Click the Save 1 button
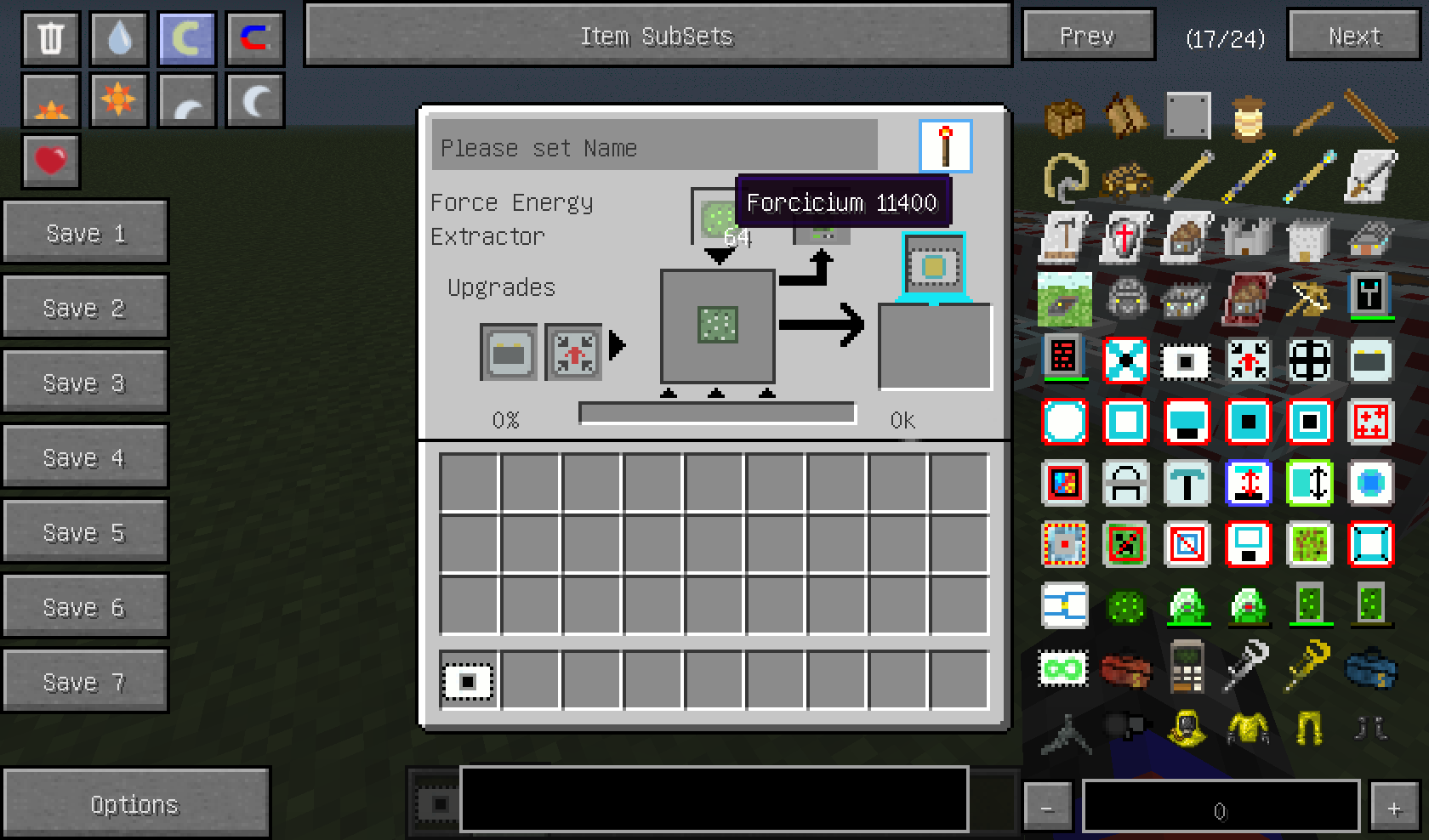This screenshot has width=1429, height=840. point(85,232)
